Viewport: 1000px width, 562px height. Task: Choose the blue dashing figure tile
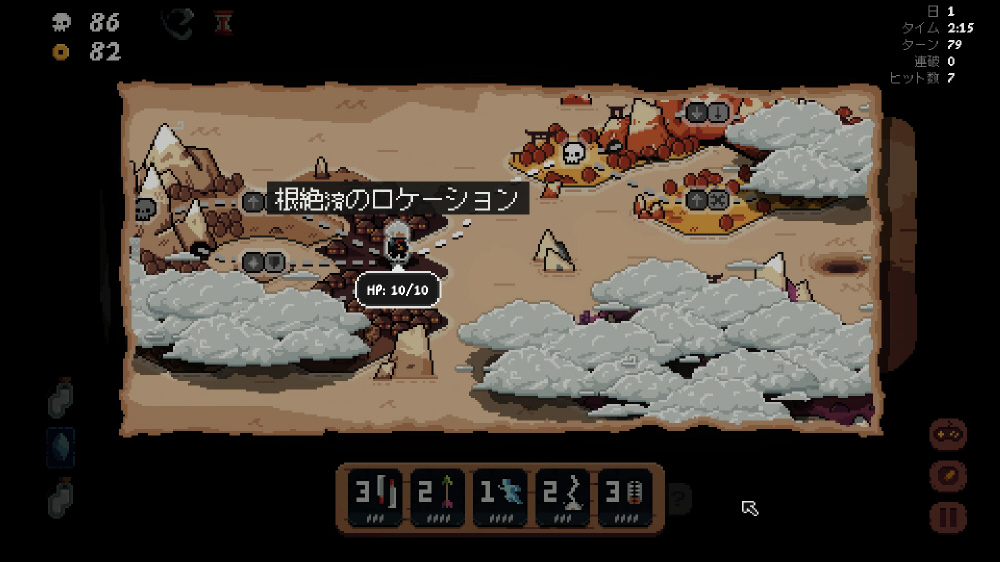pos(498,497)
